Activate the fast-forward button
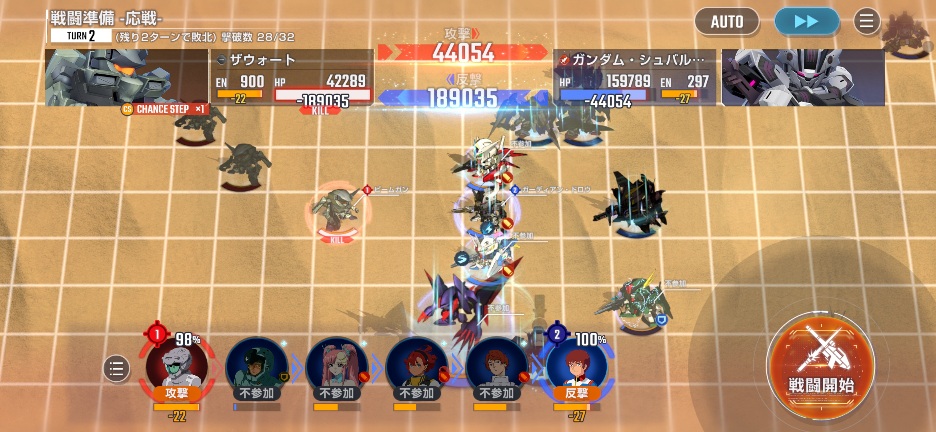Screen dimensions: 936x432 tap(807, 21)
